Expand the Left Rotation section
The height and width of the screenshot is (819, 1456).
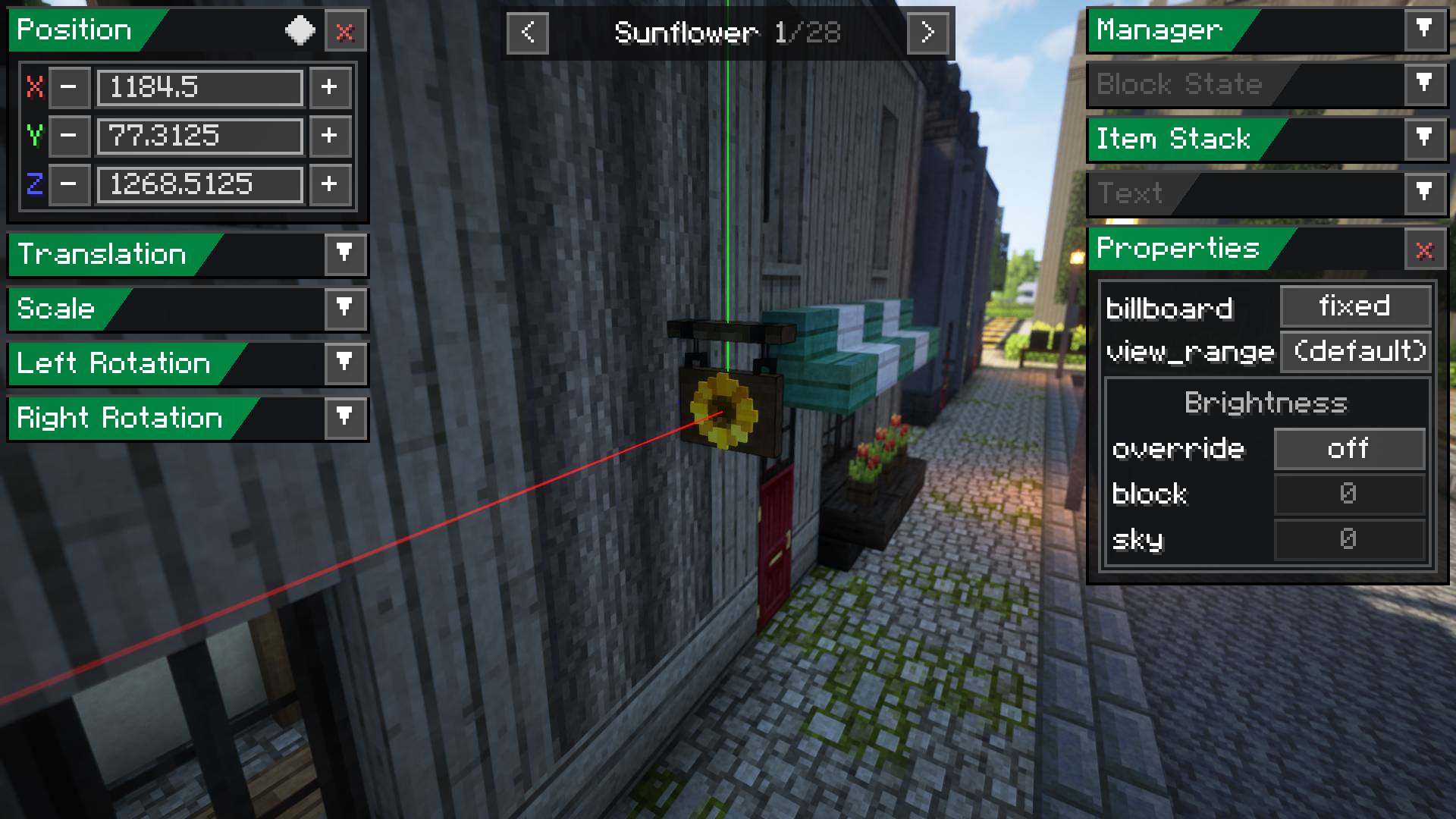346,364
